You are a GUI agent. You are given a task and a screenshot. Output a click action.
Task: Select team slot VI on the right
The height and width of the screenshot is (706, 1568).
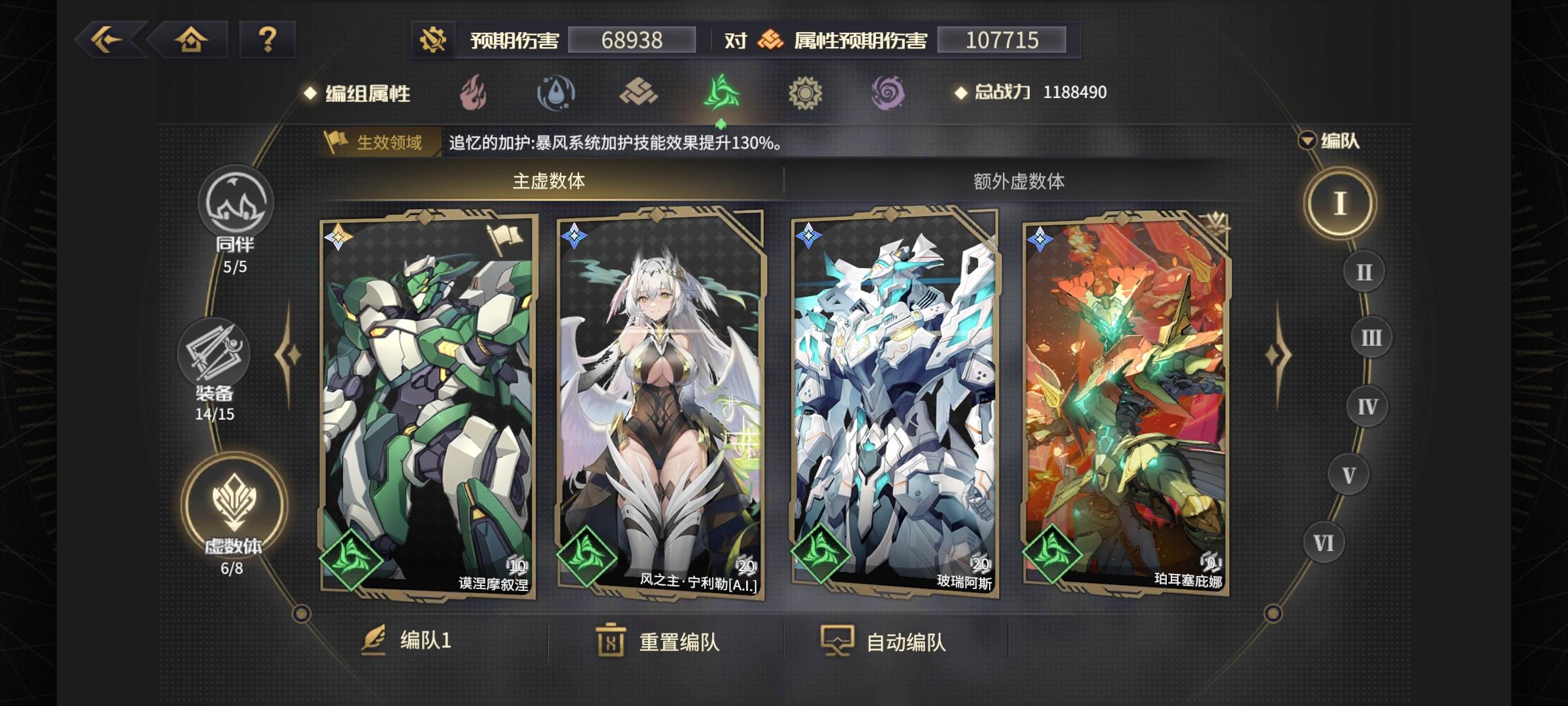[1324, 541]
